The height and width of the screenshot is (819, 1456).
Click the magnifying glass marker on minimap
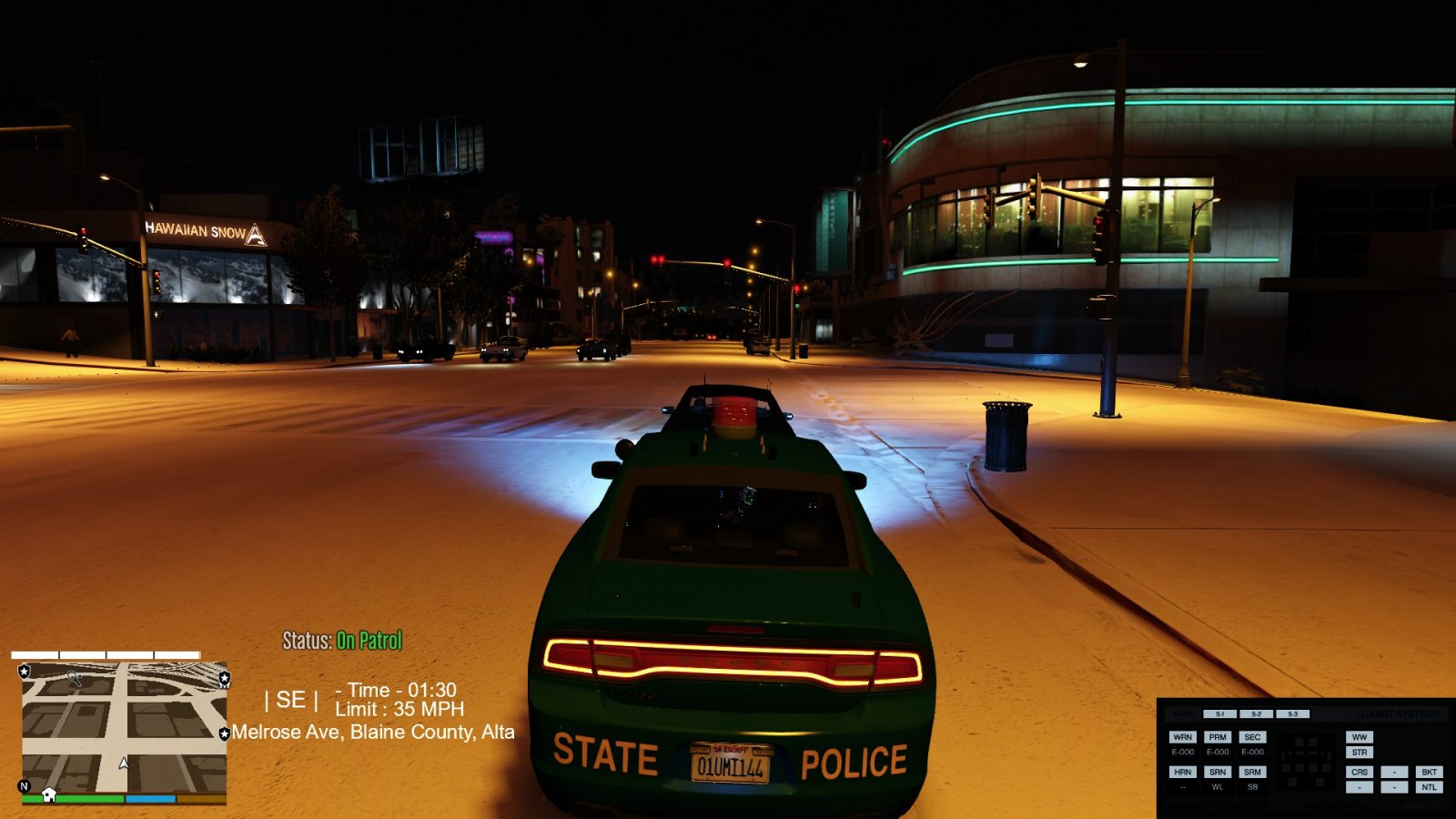[75, 678]
